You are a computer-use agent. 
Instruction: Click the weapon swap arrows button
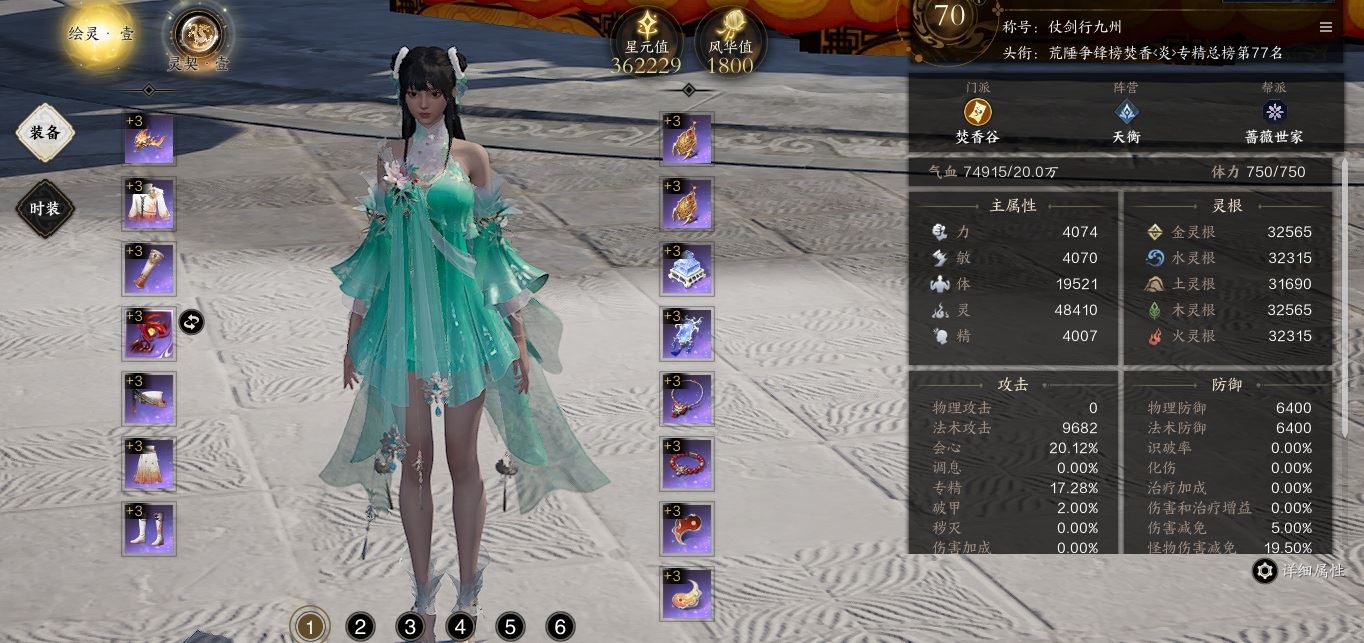click(191, 321)
